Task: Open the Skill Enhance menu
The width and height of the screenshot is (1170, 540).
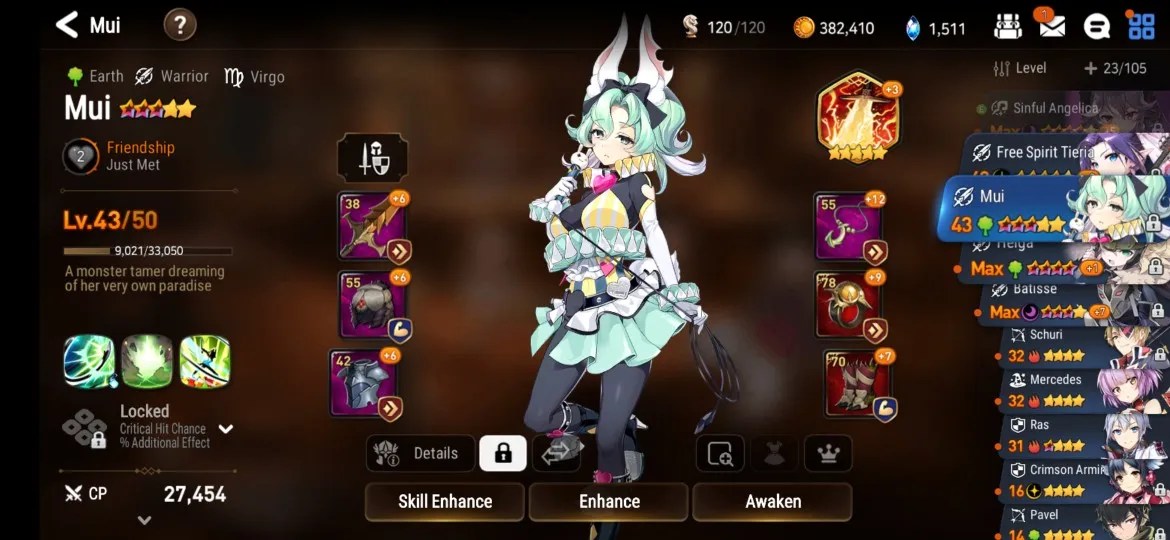Action: 444,501
